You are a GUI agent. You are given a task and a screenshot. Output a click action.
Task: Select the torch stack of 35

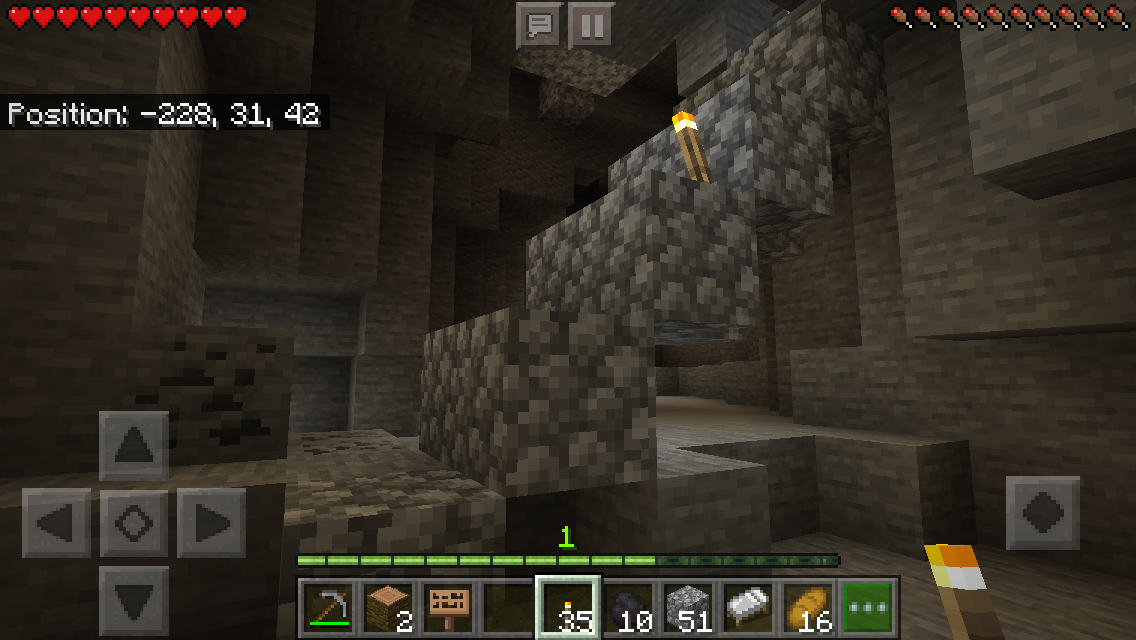click(x=569, y=607)
